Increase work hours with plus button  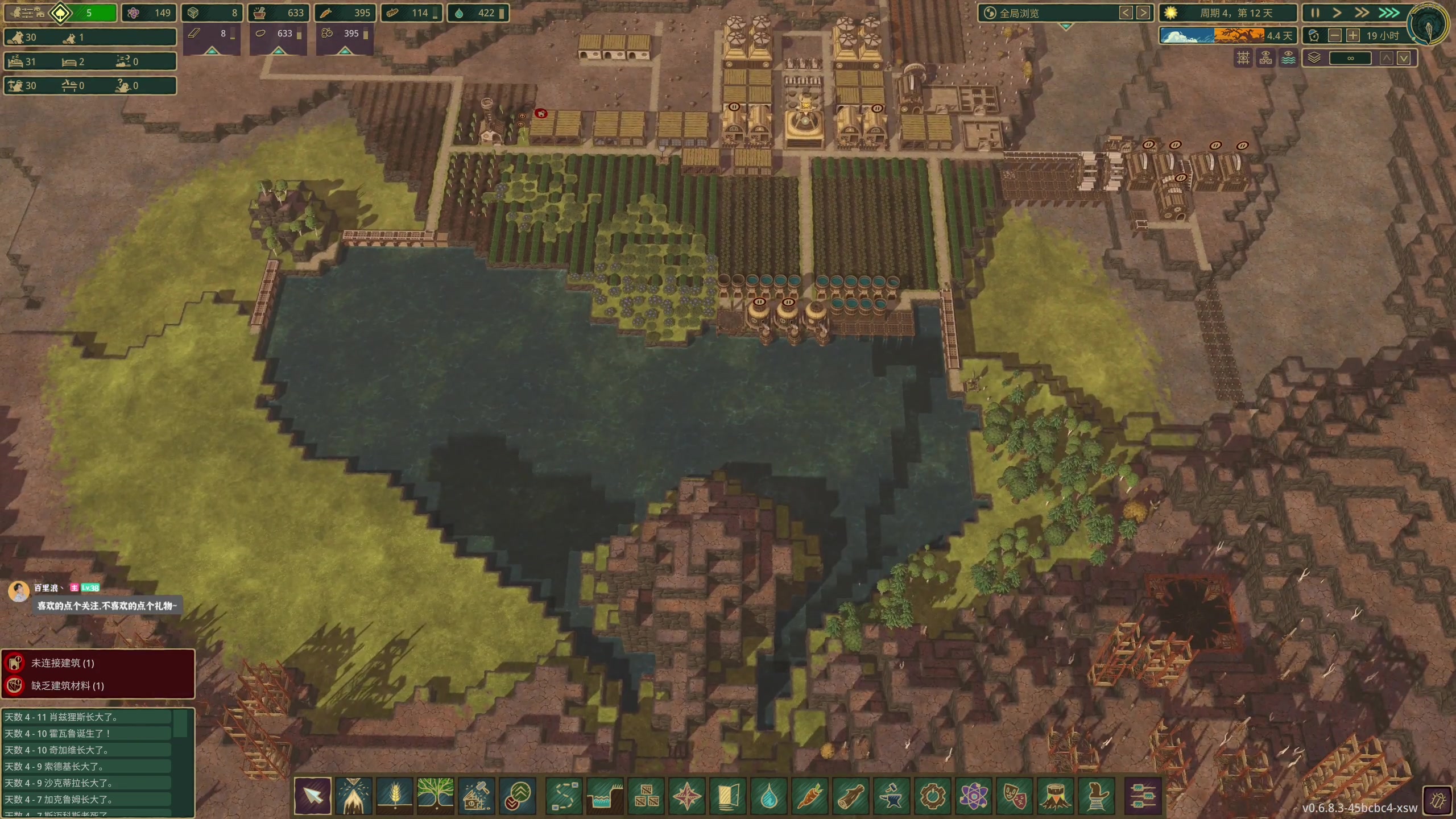1352,36
